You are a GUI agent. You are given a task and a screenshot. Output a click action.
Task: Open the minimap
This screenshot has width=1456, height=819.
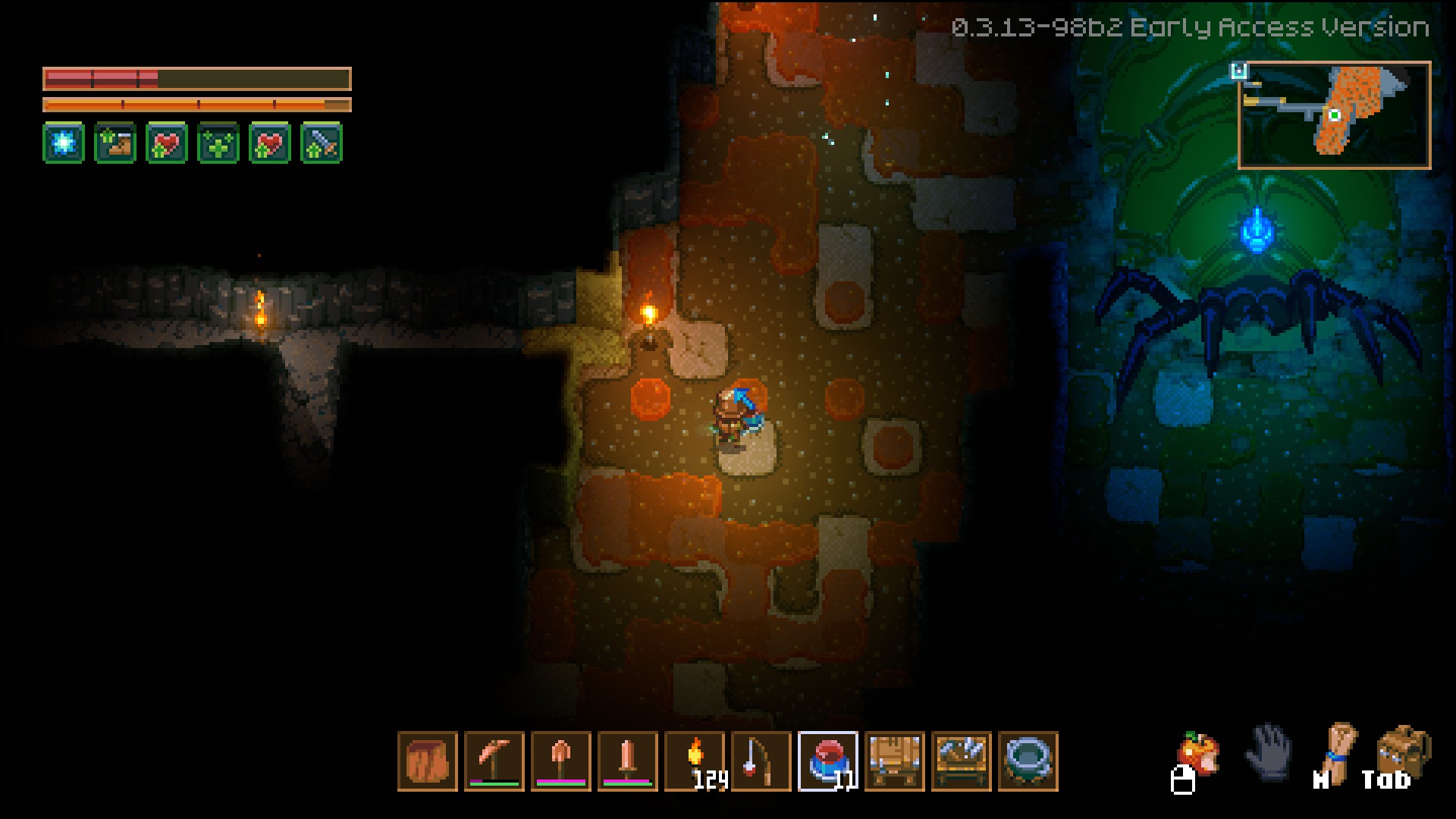[x=1334, y=115]
